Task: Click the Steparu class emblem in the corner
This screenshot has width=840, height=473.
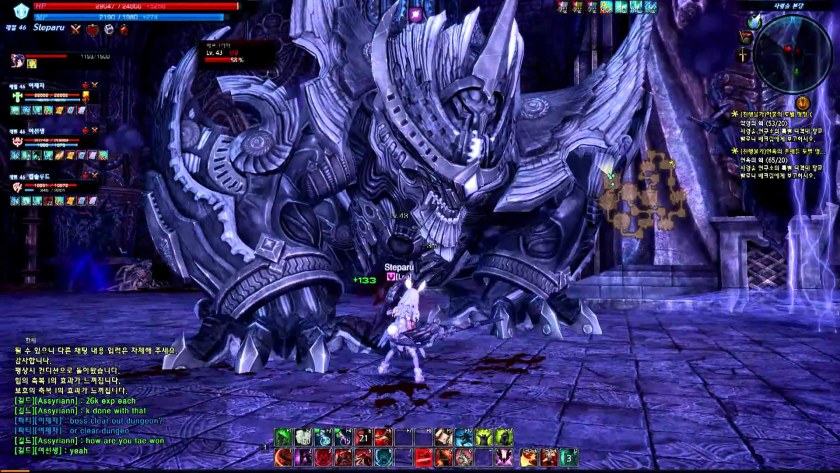Action: [x=22, y=11]
